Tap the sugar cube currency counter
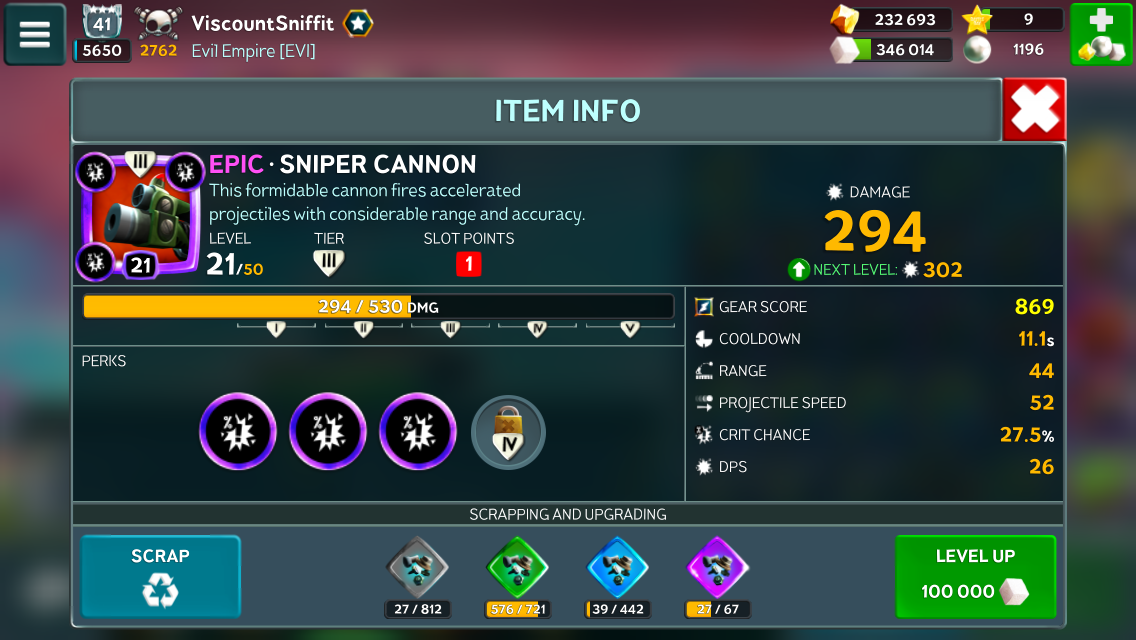 click(x=890, y=49)
